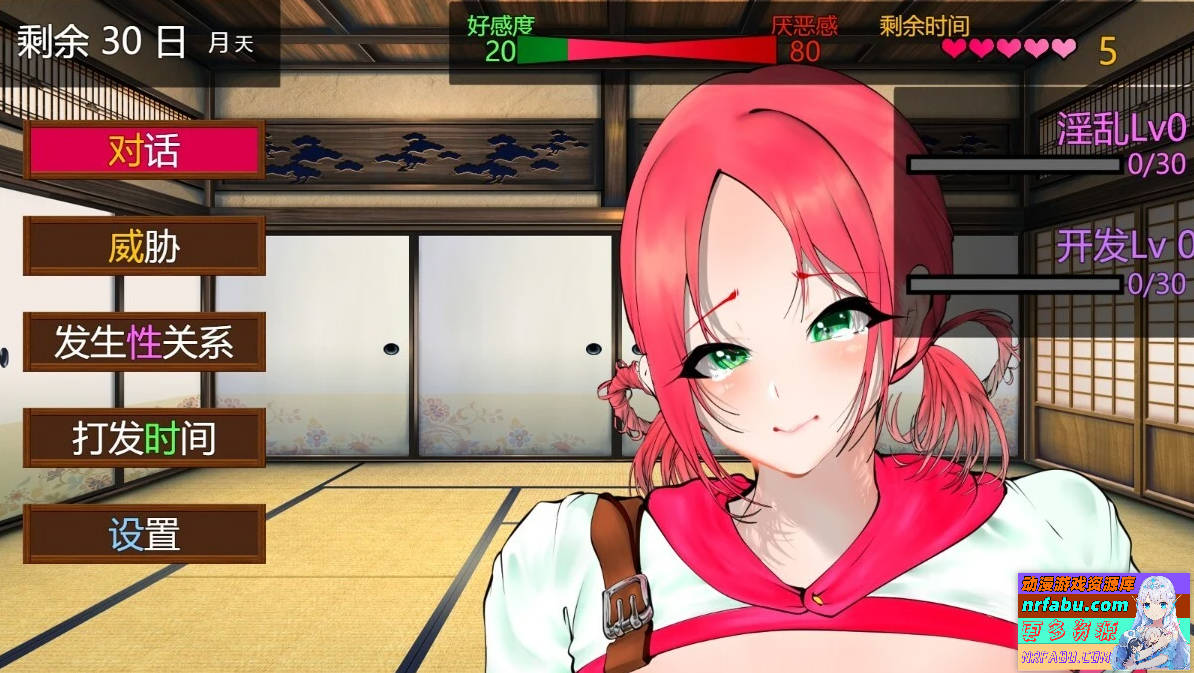Click the 发生性关系 menu button
Viewport: 1194px width, 673px height.
(144, 343)
